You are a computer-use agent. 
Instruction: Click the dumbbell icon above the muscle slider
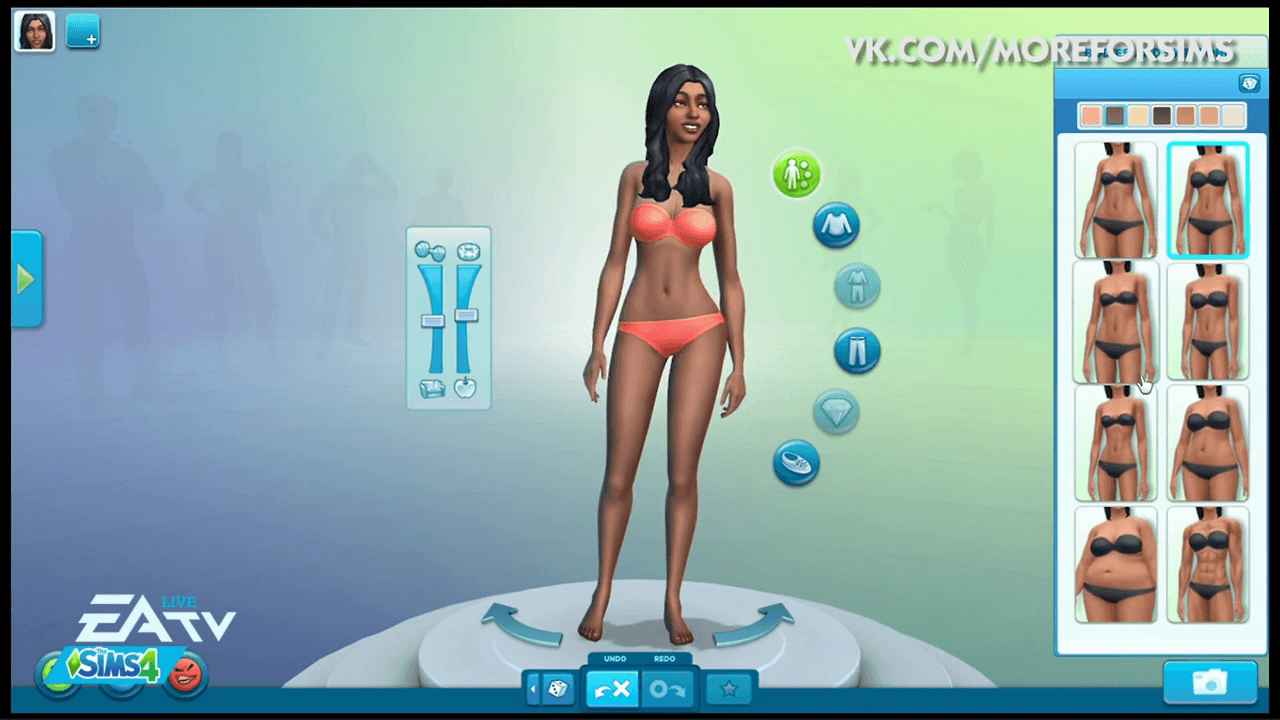[433, 252]
